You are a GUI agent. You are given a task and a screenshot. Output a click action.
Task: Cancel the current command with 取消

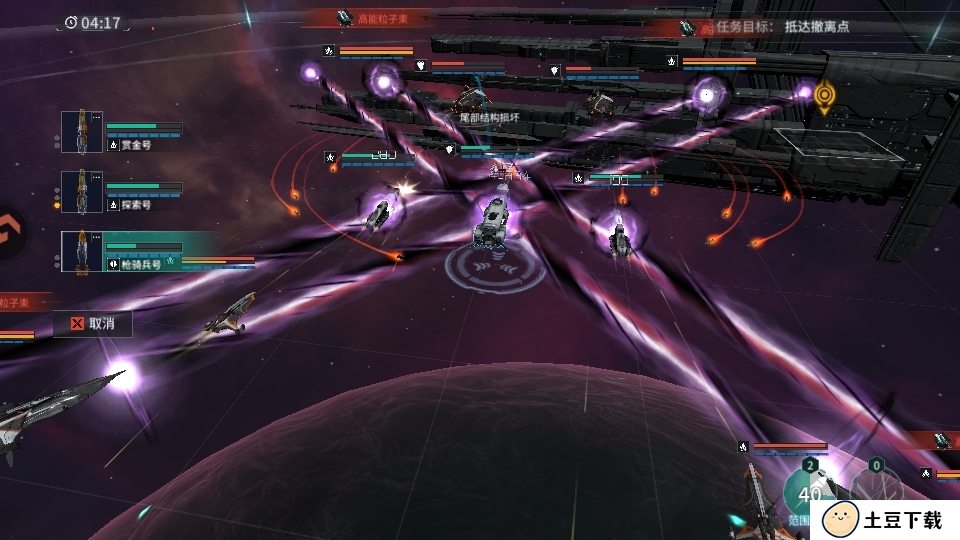(93, 323)
